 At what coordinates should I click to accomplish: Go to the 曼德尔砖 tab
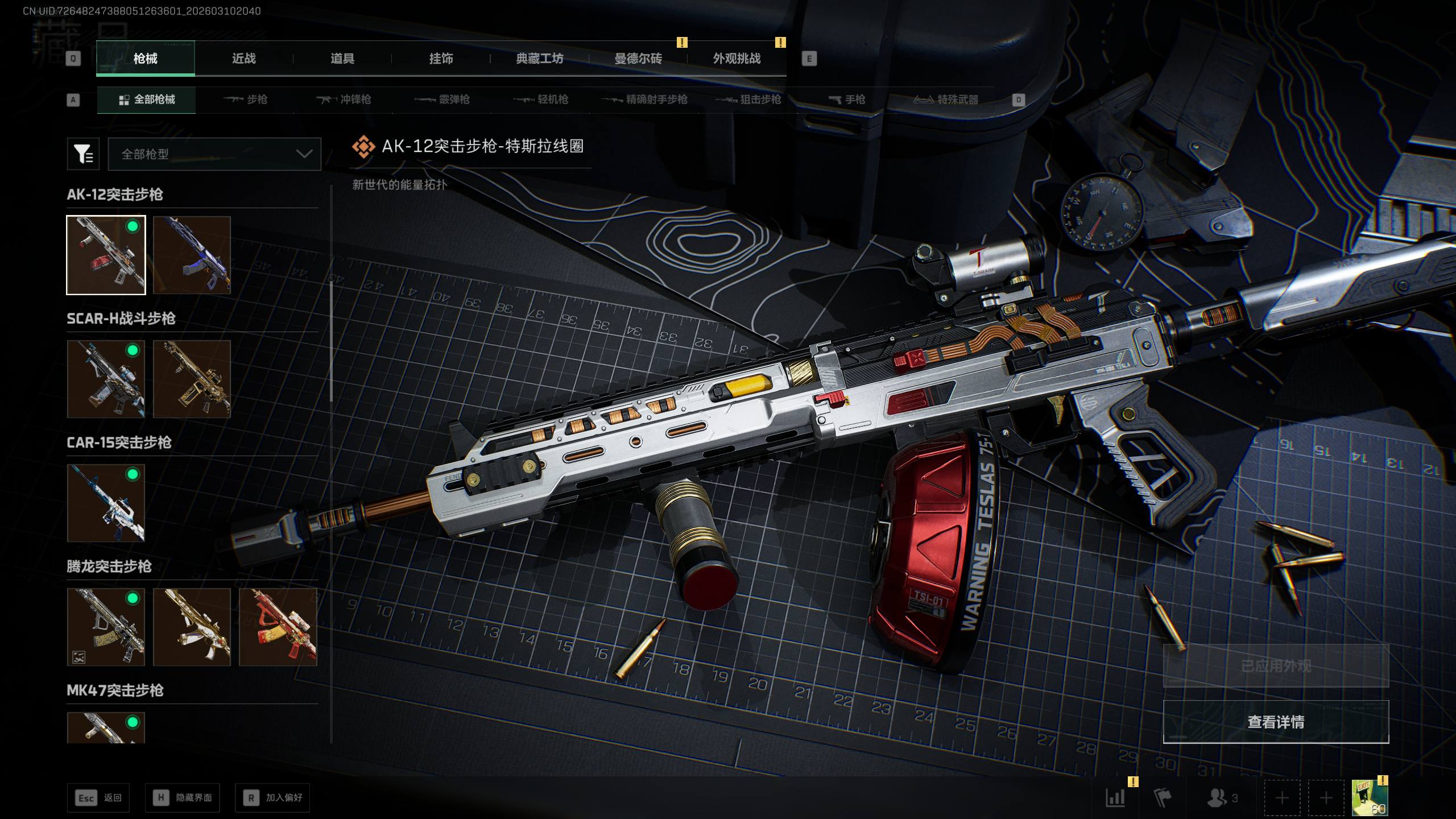tap(638, 59)
